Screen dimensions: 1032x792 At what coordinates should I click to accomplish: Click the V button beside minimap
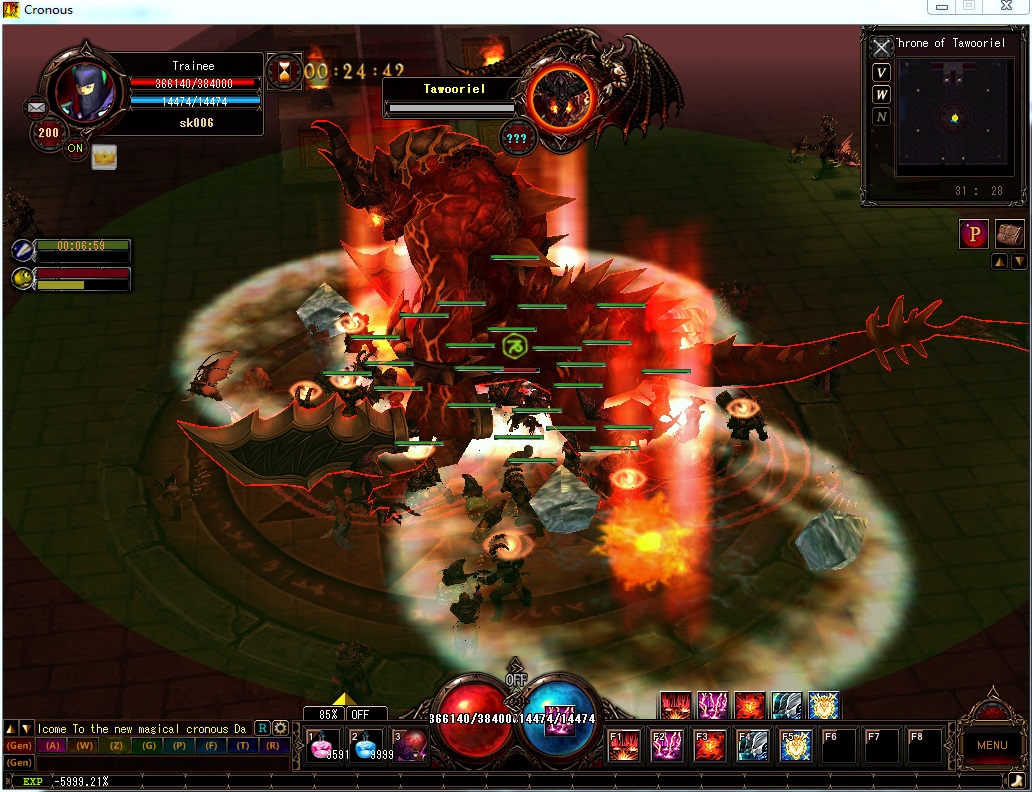point(881,72)
